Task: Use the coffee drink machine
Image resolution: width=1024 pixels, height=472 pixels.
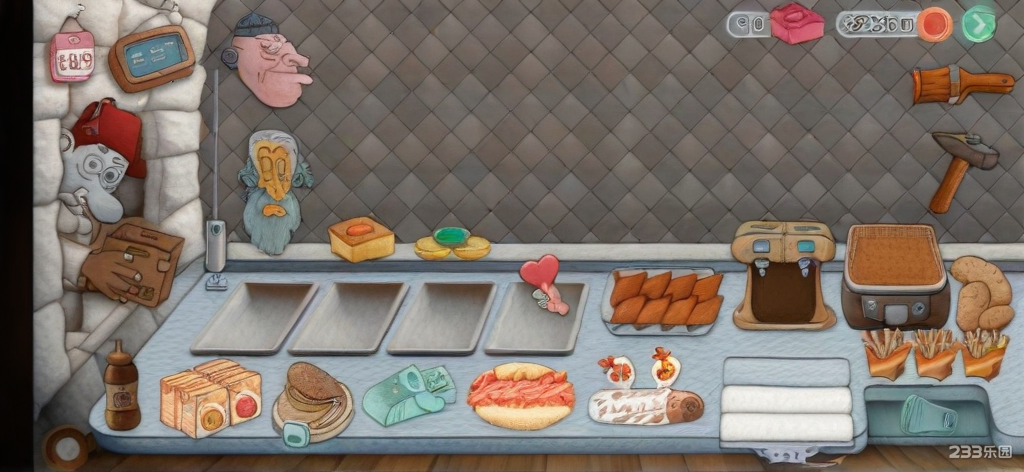Action: click(x=784, y=275)
